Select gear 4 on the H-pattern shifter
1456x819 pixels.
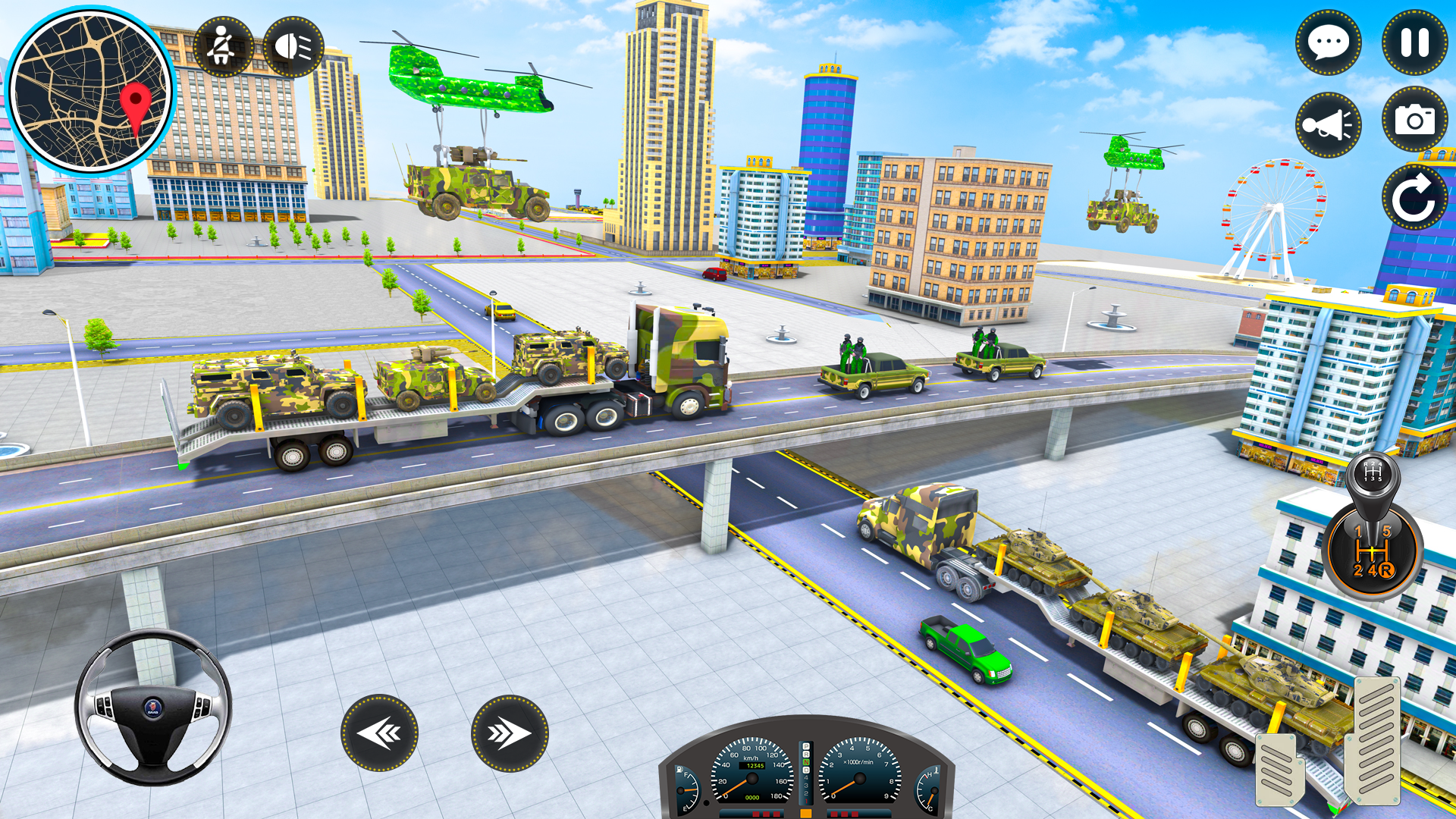coord(1373,570)
